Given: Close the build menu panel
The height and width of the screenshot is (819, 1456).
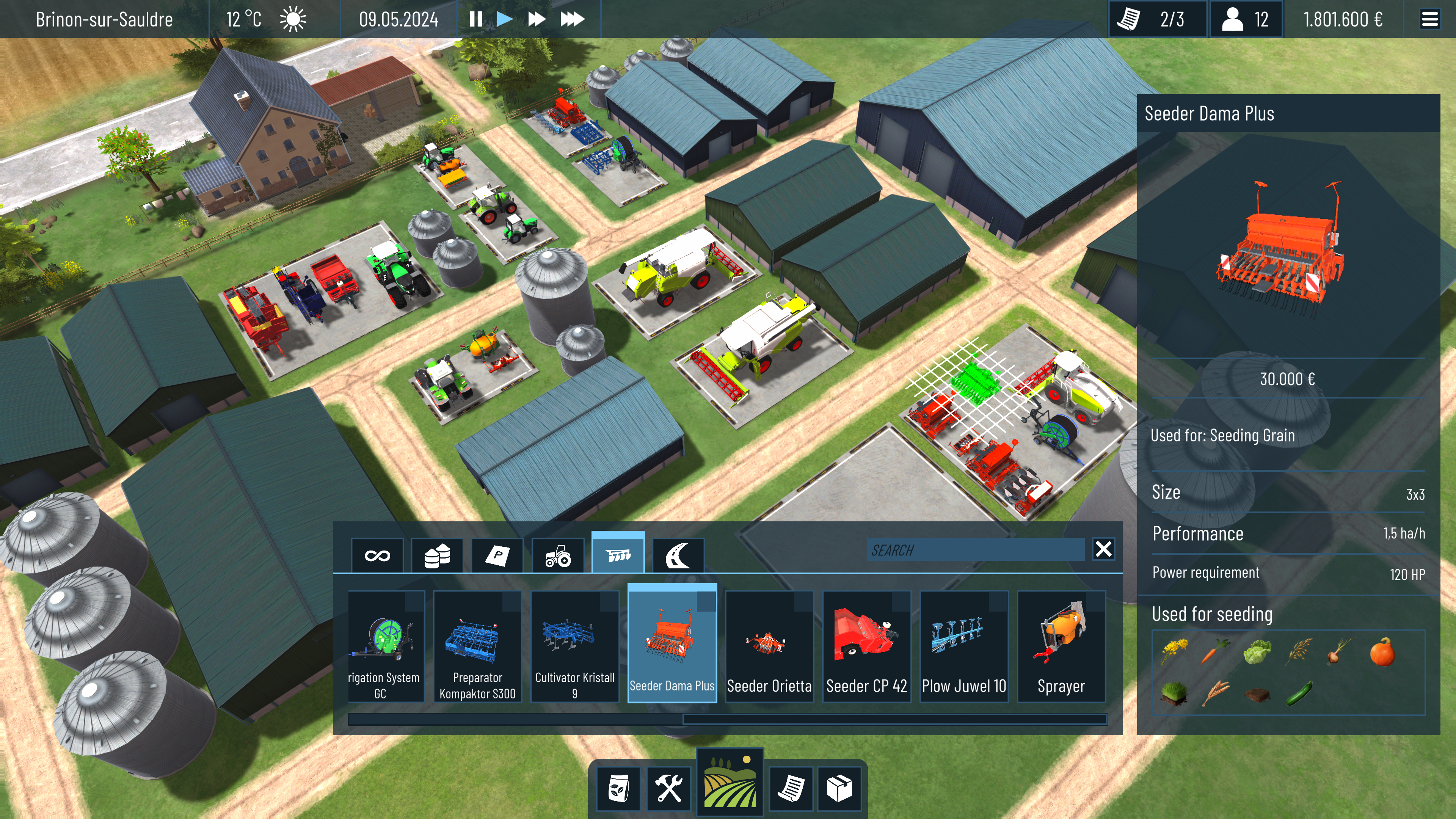Looking at the screenshot, I should pyautogui.click(x=1103, y=549).
